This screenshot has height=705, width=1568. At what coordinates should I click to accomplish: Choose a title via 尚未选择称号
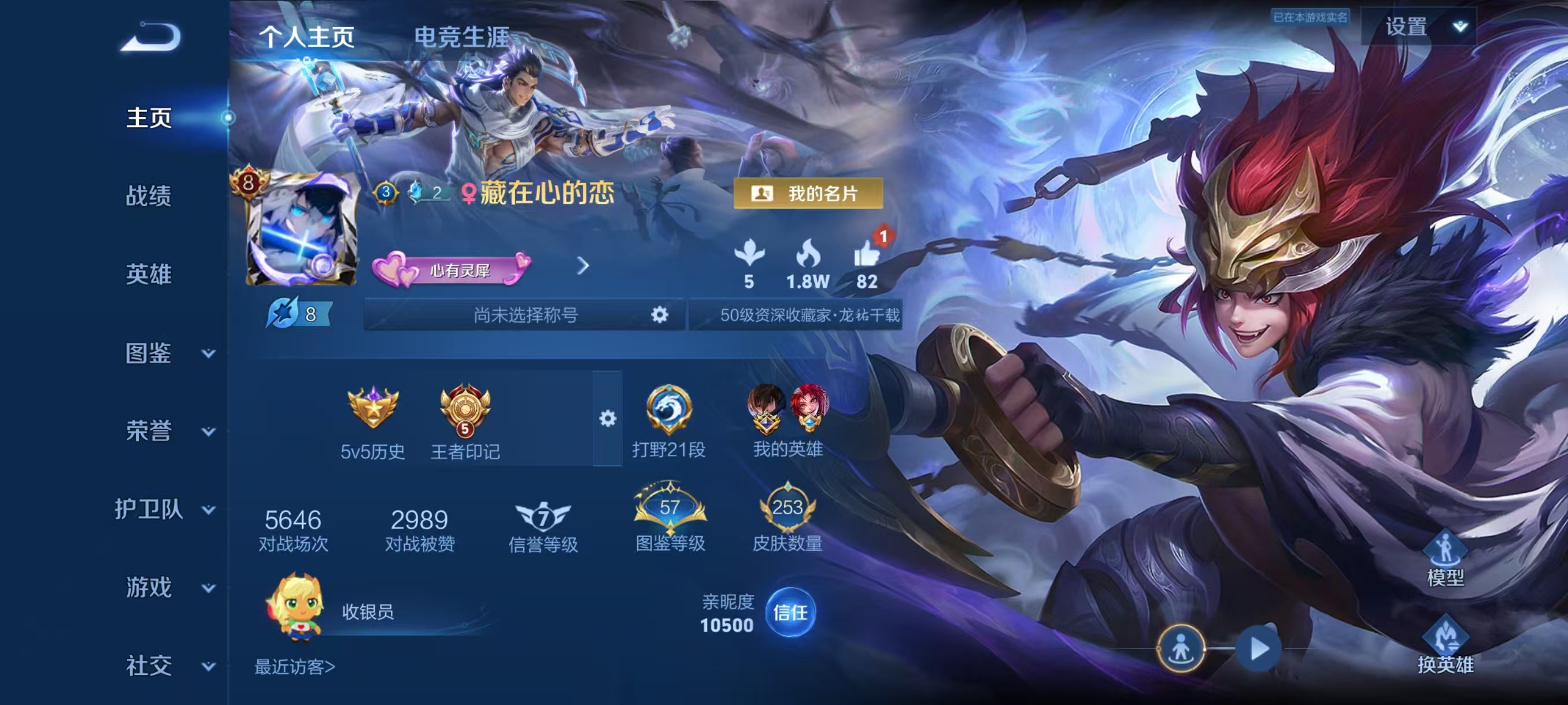pyautogui.click(x=525, y=314)
